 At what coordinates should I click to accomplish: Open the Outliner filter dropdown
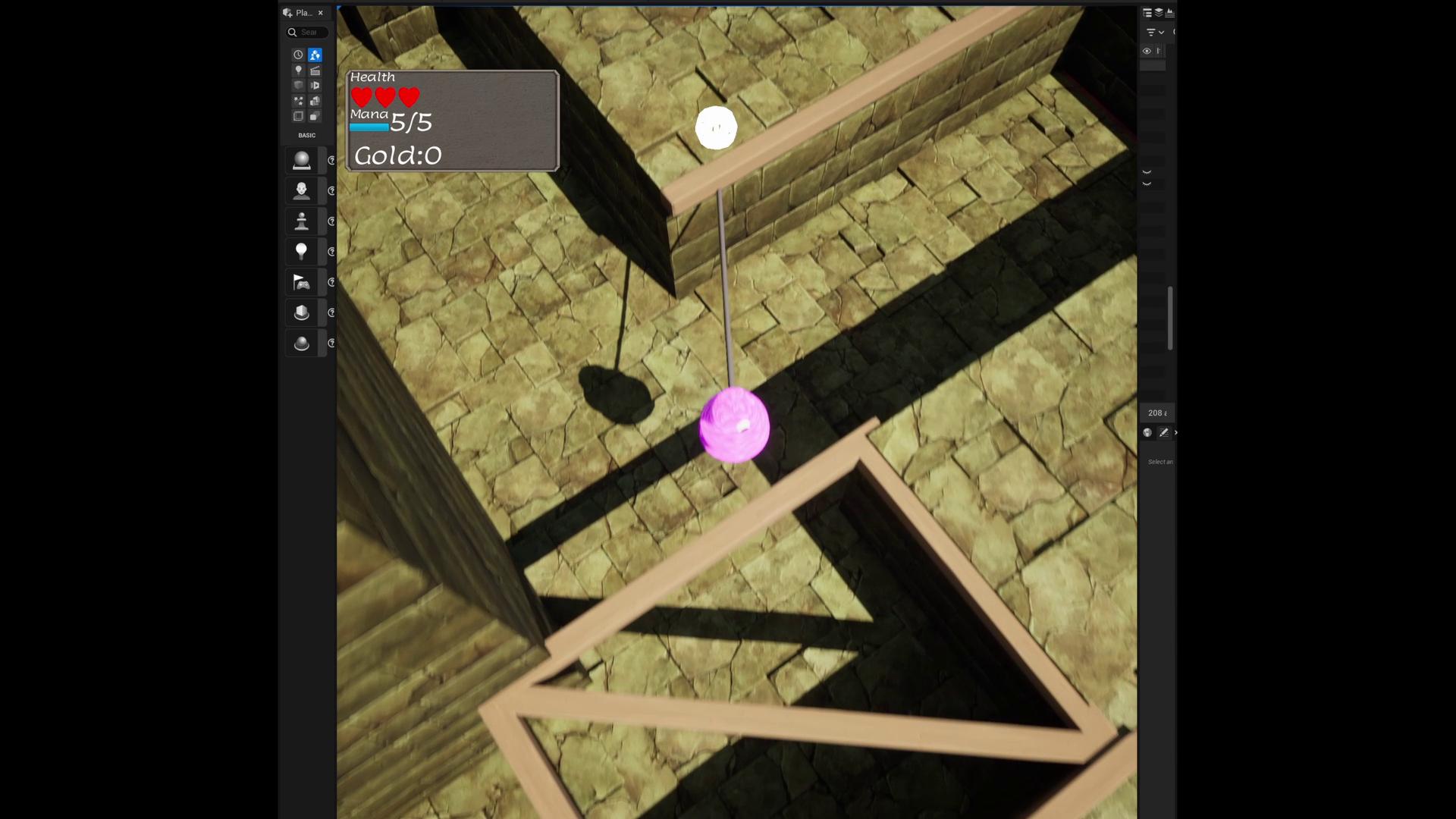1152,32
